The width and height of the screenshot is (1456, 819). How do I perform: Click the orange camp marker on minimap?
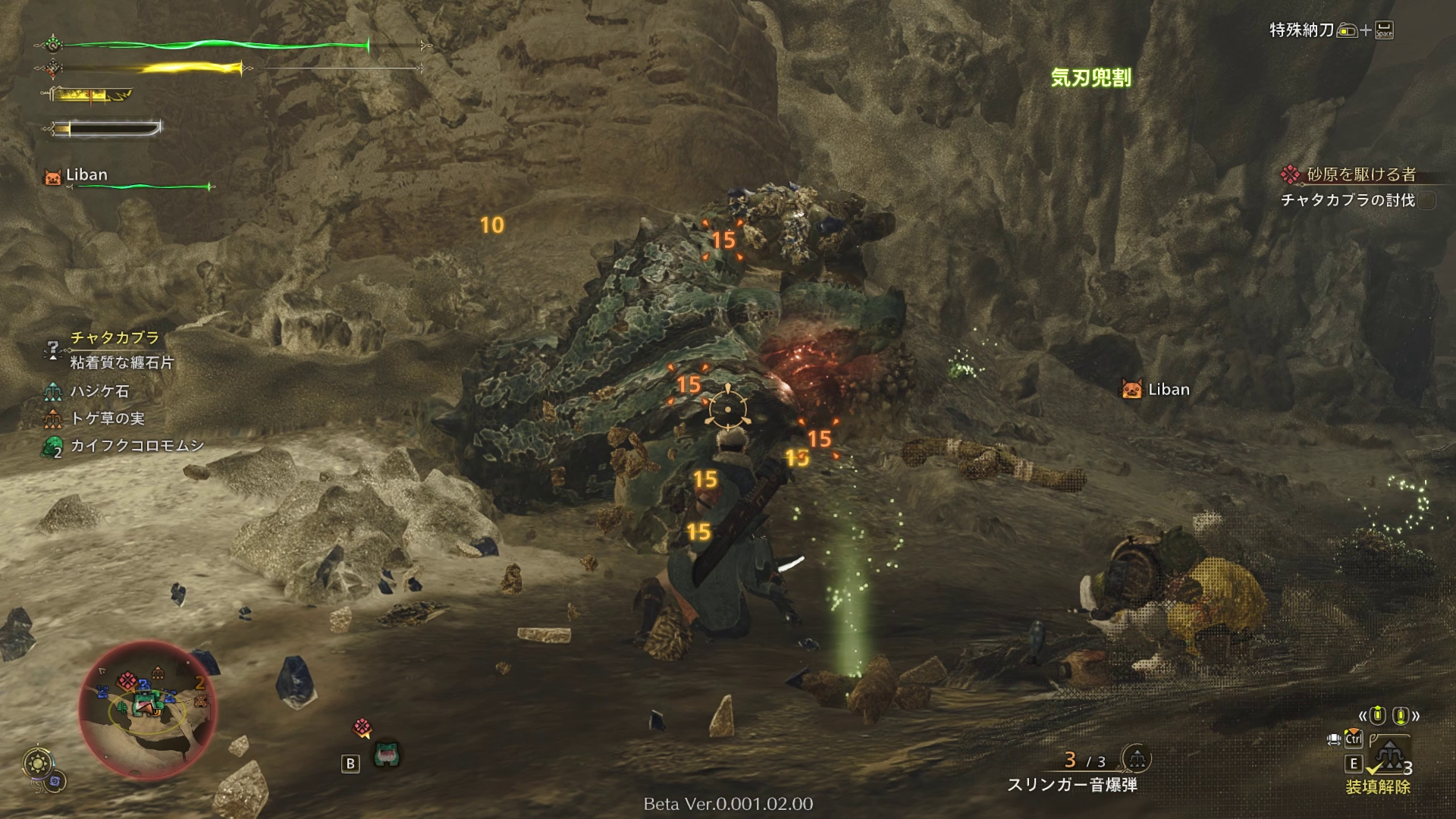pyautogui.click(x=157, y=672)
